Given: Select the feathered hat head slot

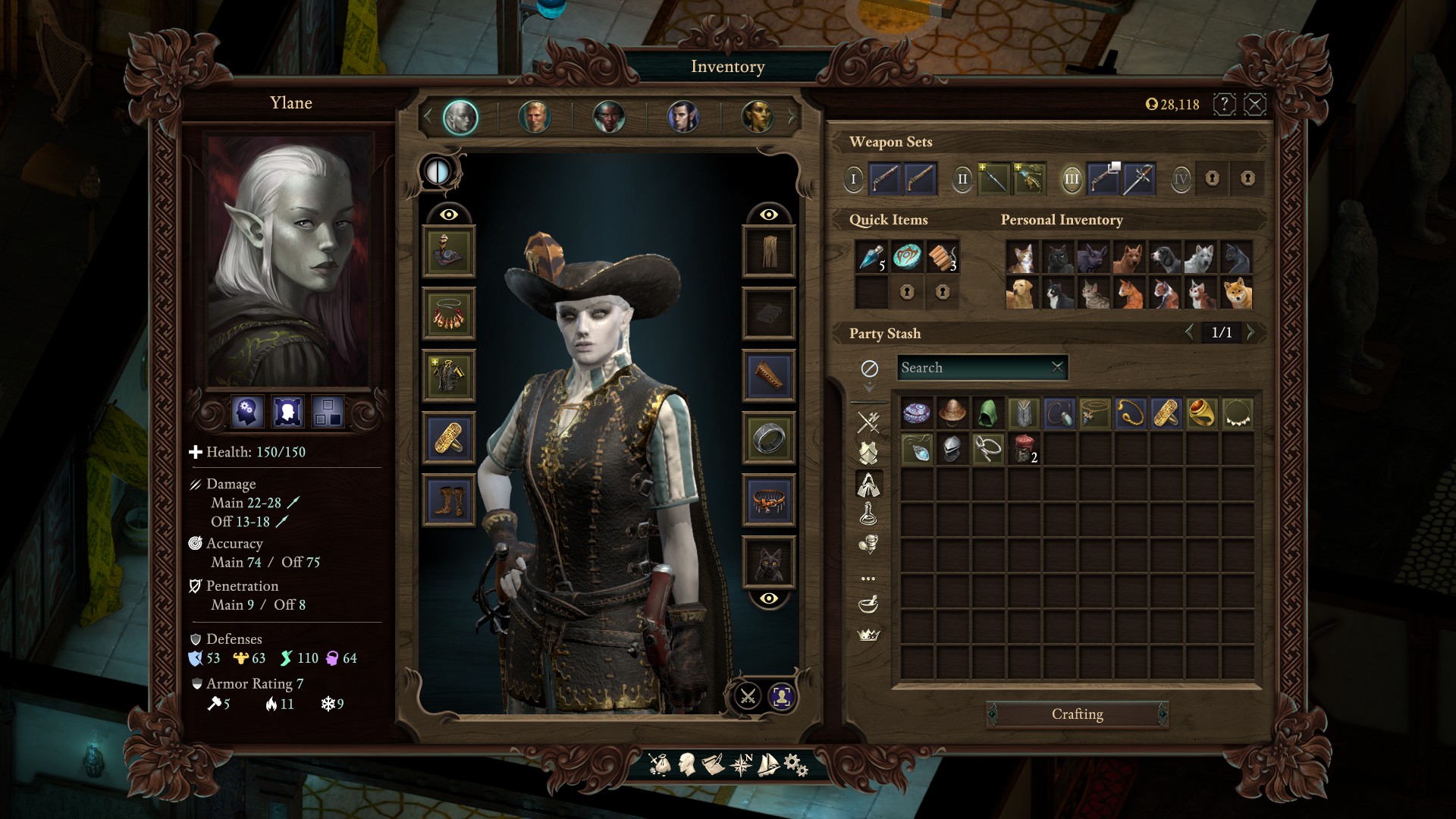Looking at the screenshot, I should [449, 252].
